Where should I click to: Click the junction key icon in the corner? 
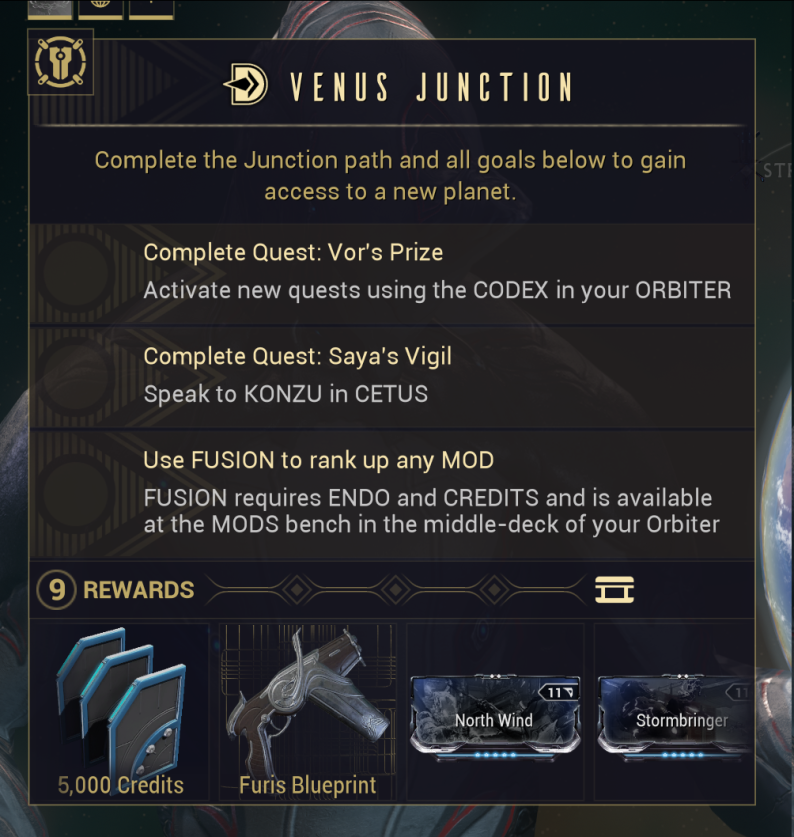[x=61, y=62]
